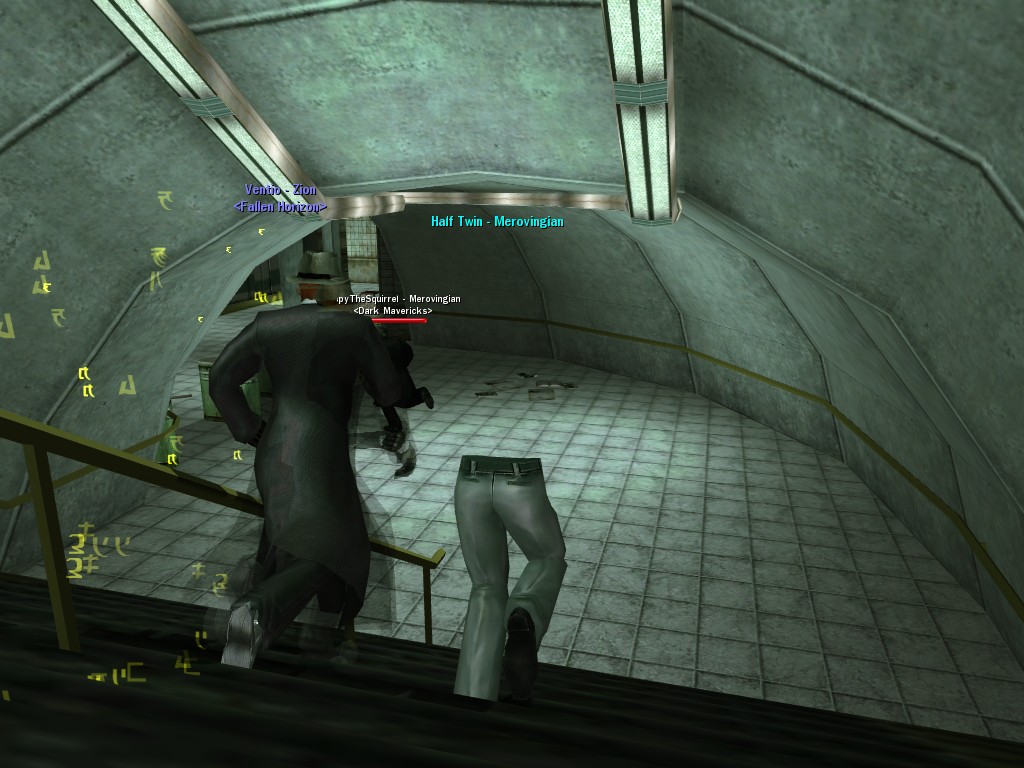Click the Dark Mavericks member's Merovingian nameplate

click(x=397, y=299)
